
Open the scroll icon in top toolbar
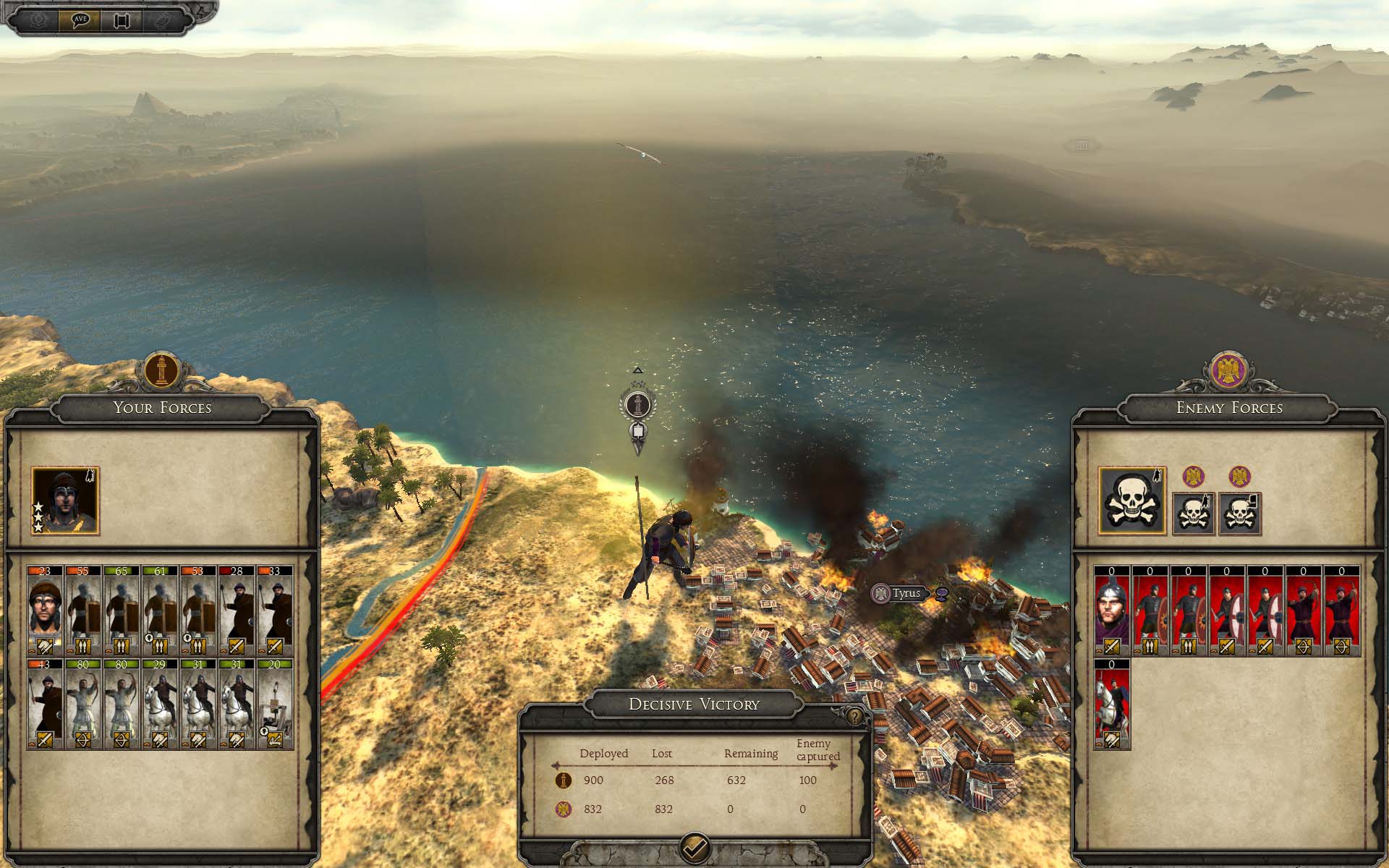(121, 20)
